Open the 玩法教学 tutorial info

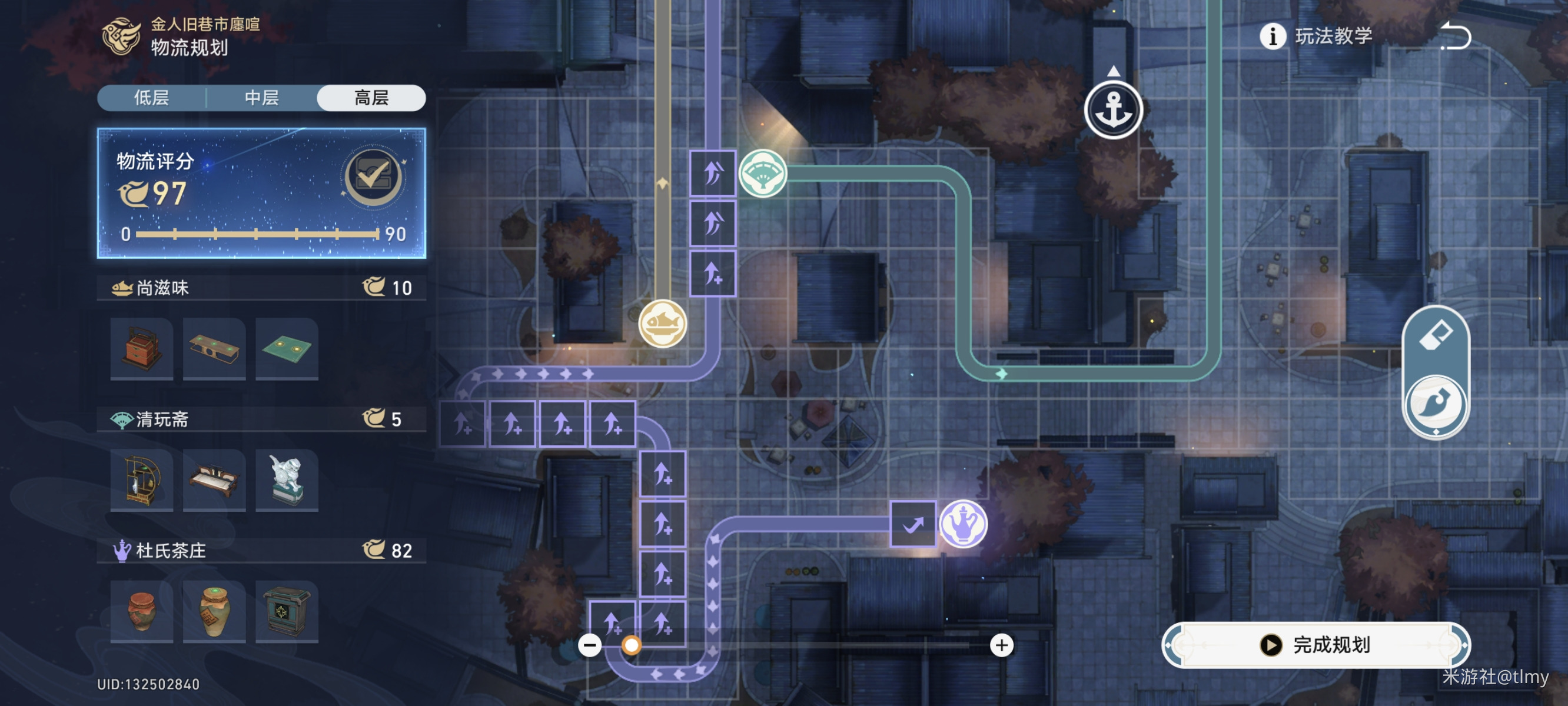coord(1316,36)
